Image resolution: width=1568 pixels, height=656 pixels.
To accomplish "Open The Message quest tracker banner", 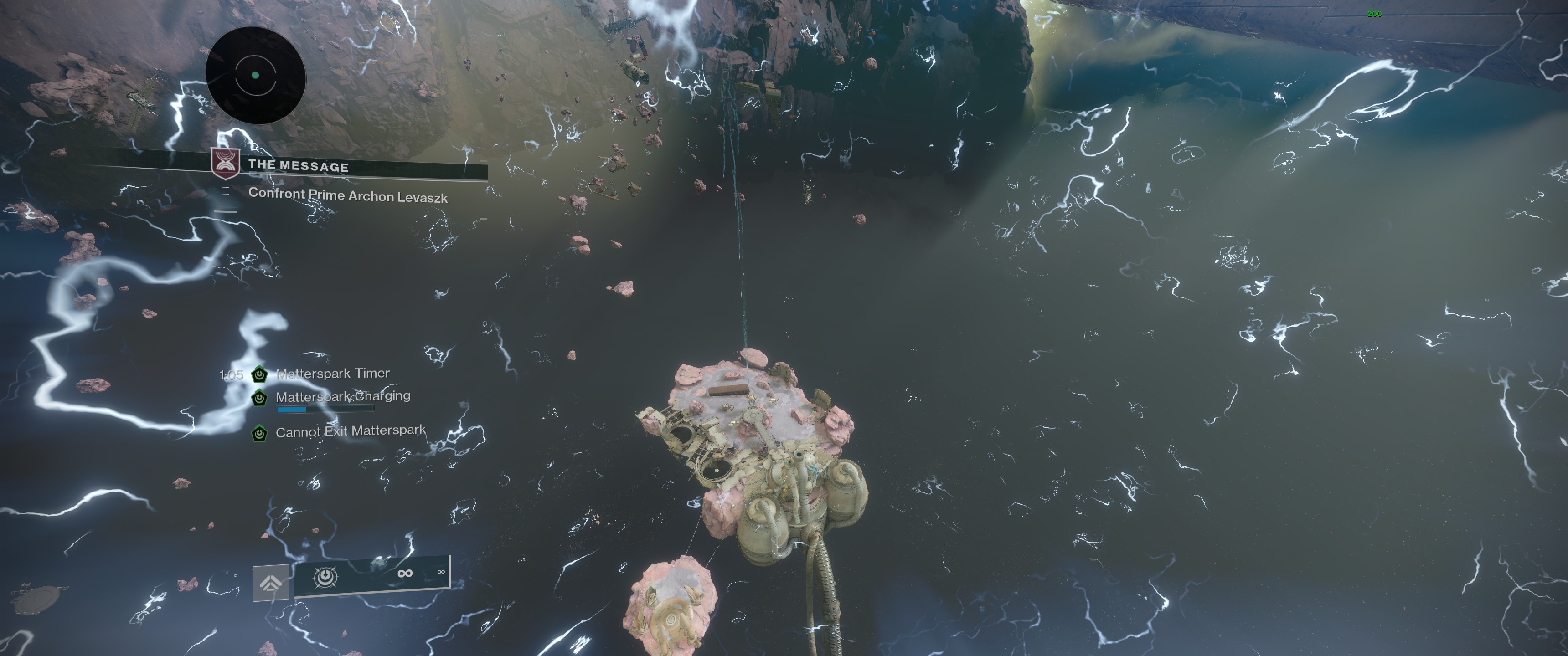I will pyautogui.click(x=298, y=165).
